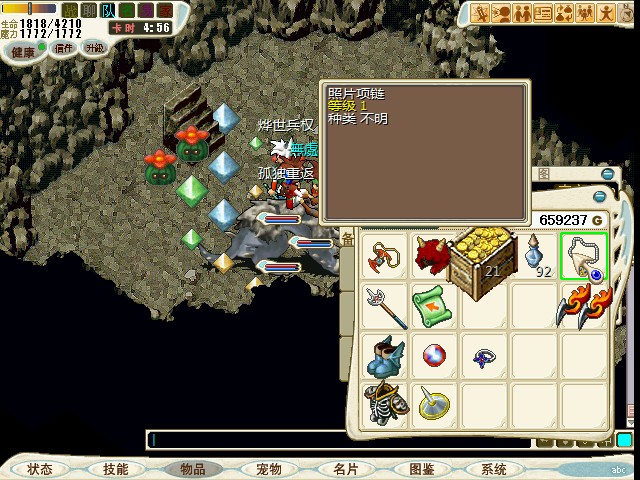Choose the blue potion stack of 92
Viewport: 640px width, 480px height.
537,257
